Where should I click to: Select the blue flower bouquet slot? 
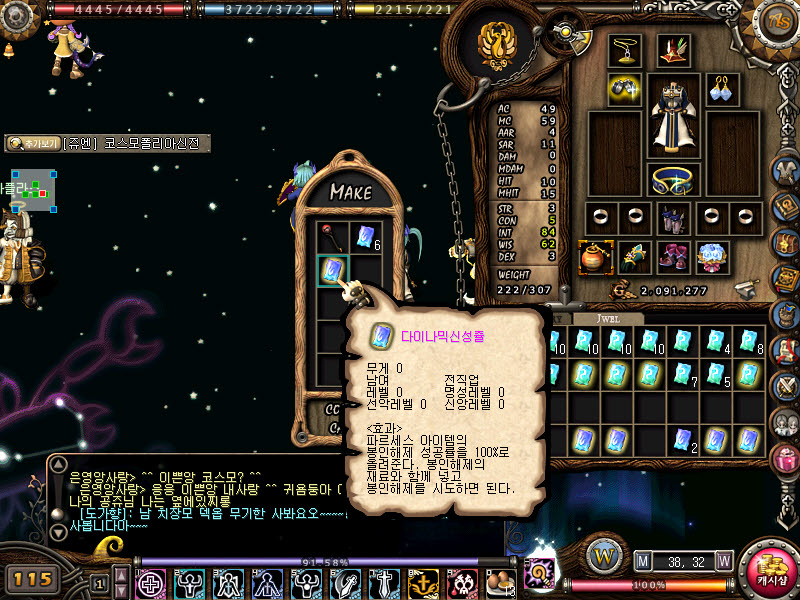(x=712, y=257)
